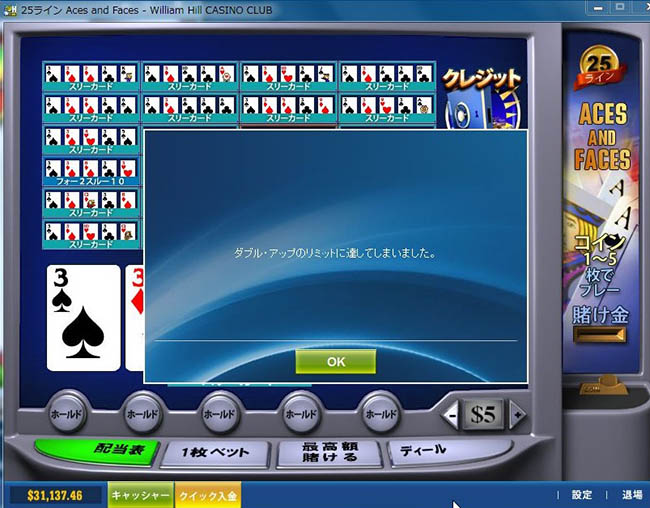Decrease the $5 coin value with minus
Screen dimensions: 650x508
click(x=452, y=413)
